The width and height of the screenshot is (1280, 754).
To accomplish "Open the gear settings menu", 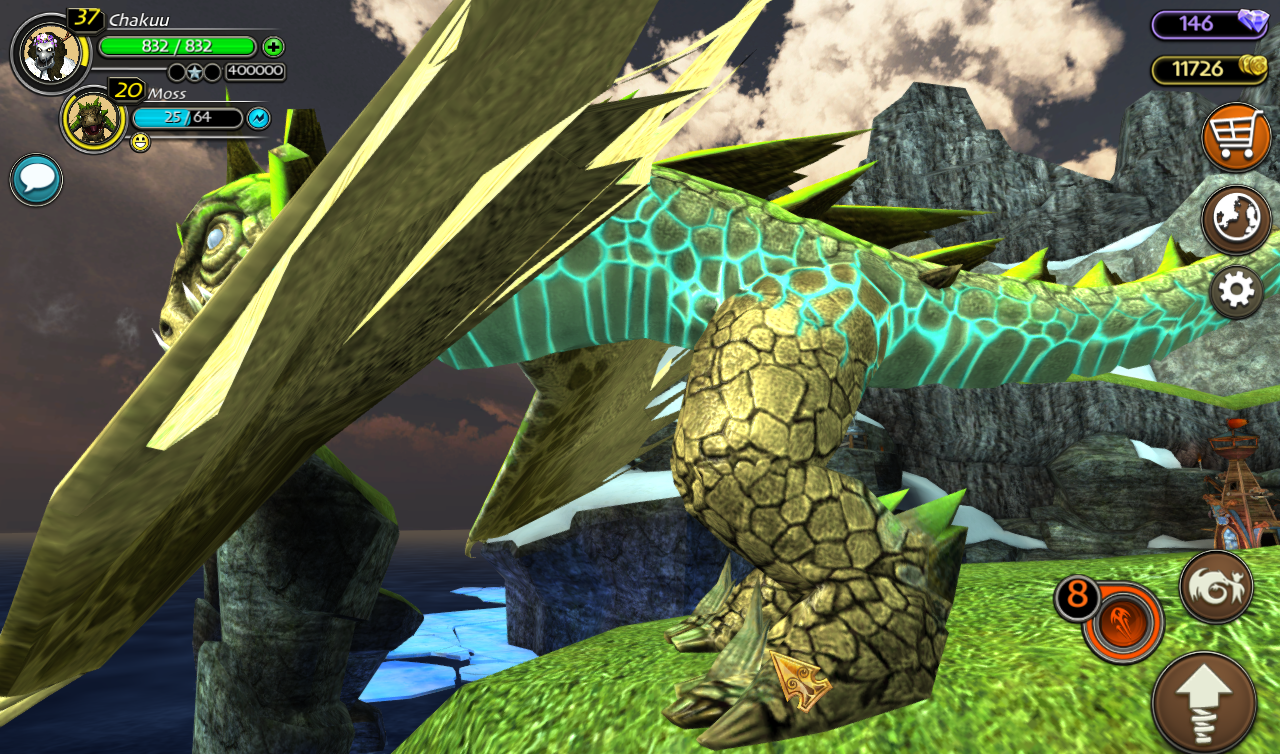I will [x=1236, y=291].
